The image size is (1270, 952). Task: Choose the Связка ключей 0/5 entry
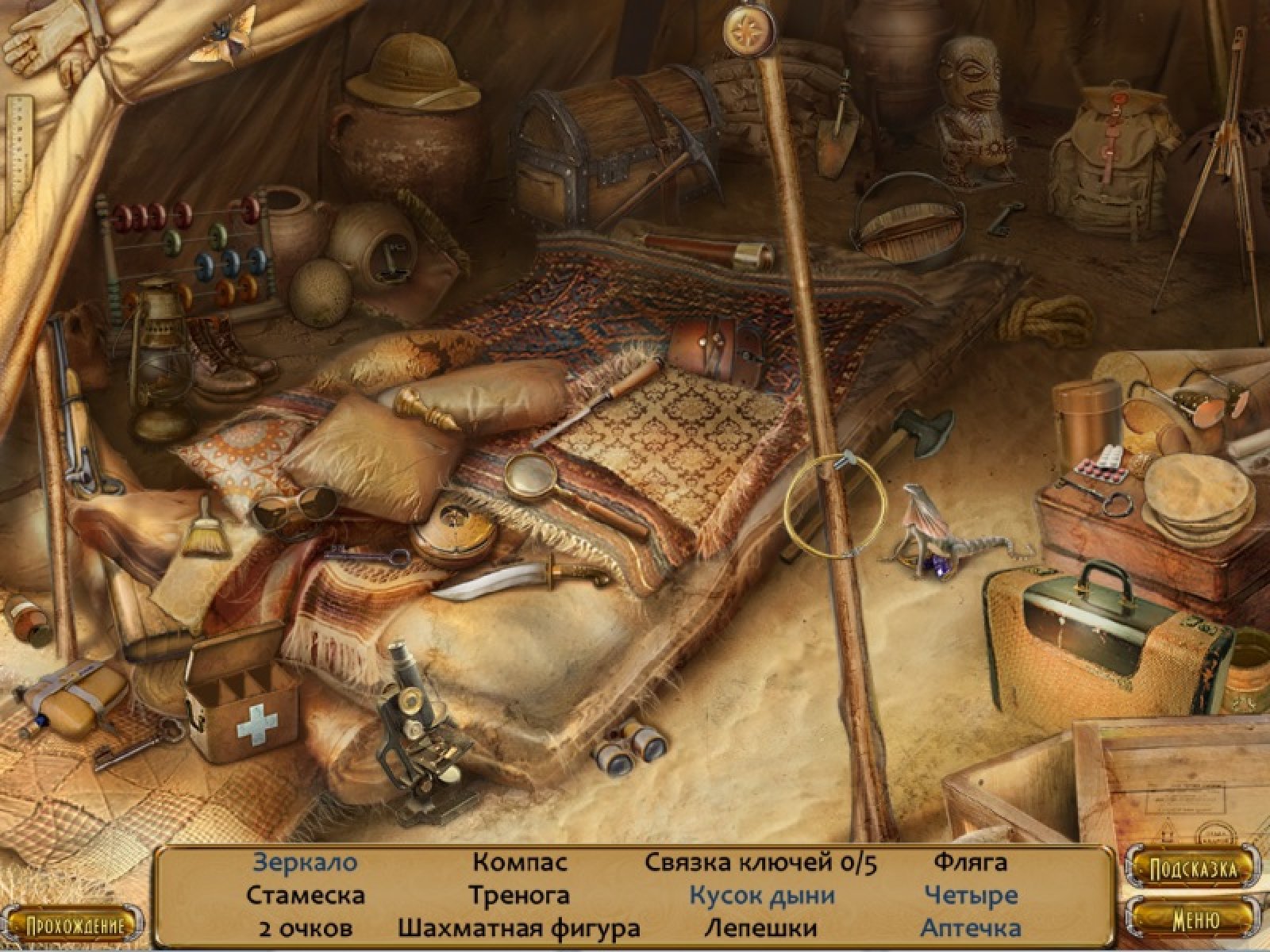pyautogui.click(x=760, y=862)
